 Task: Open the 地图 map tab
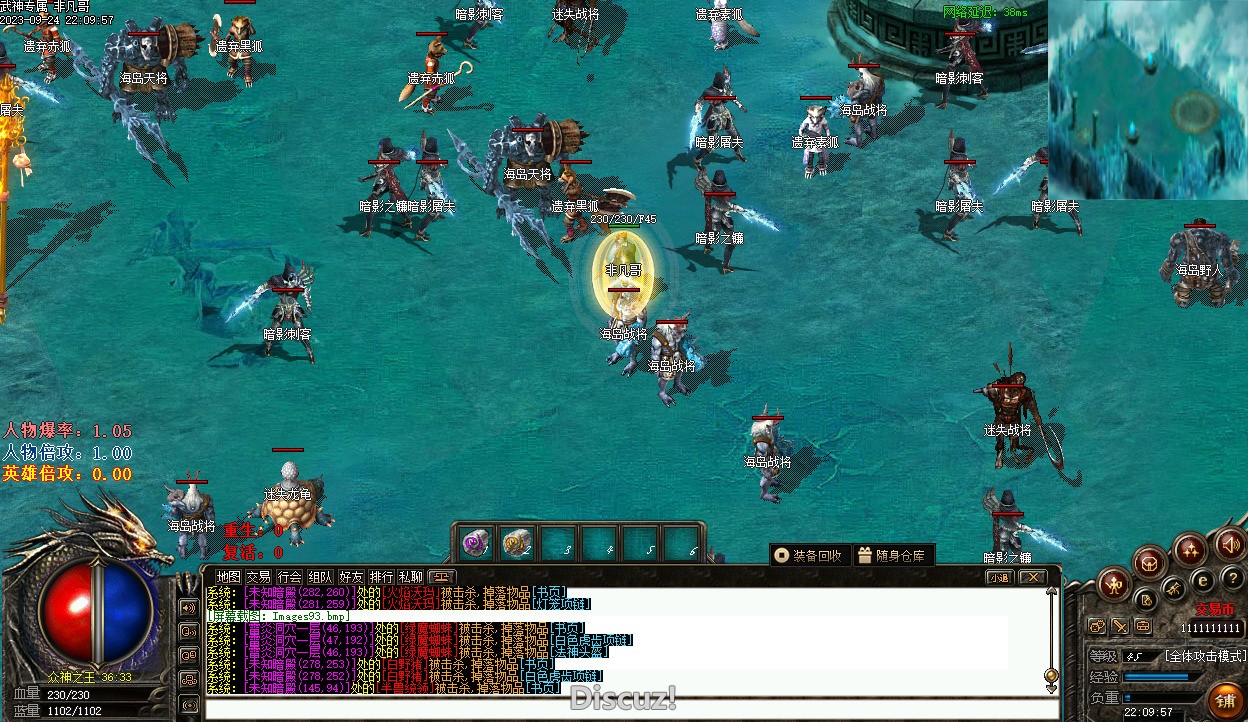(x=229, y=577)
